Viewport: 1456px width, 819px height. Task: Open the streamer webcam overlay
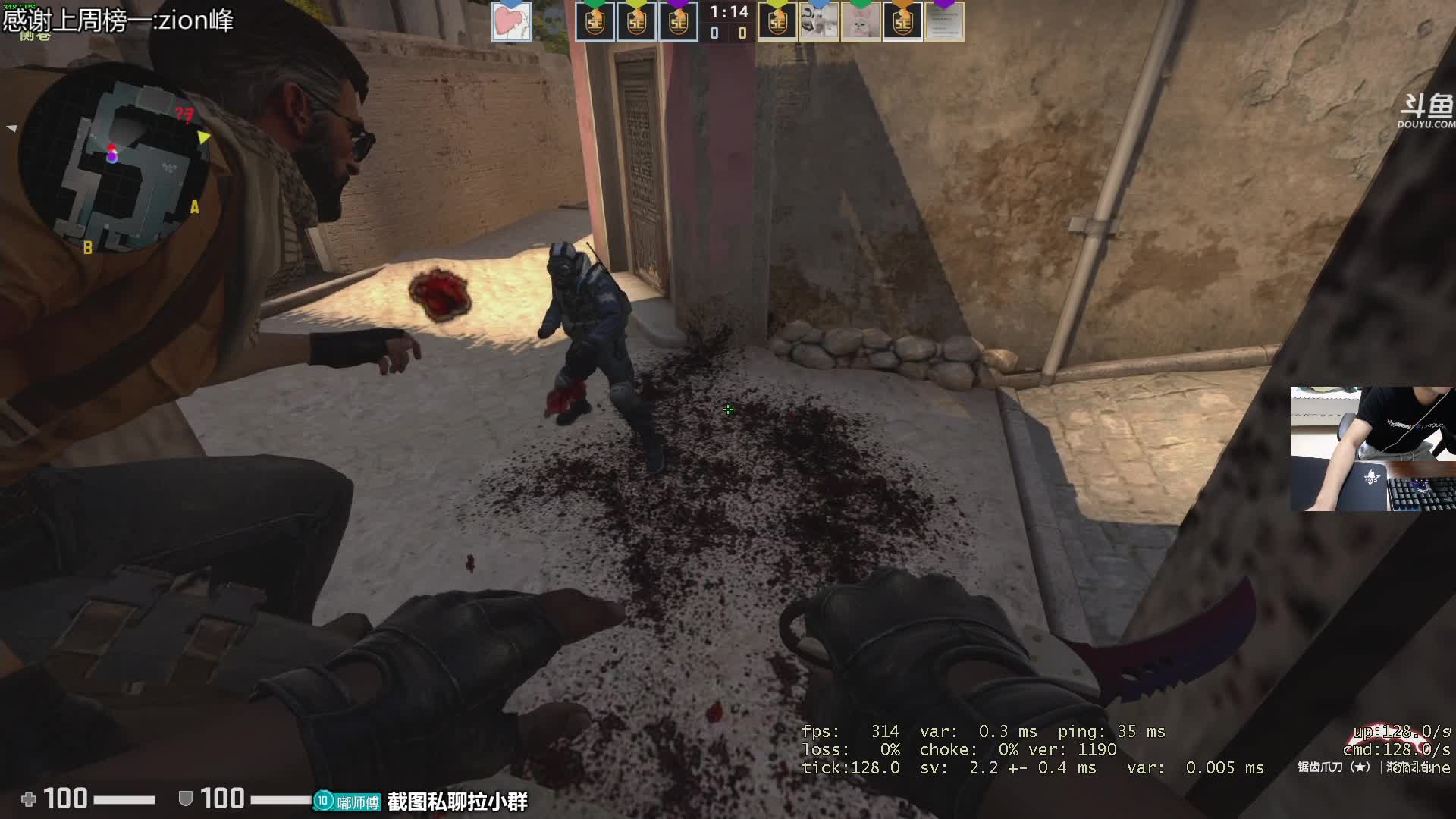tap(1373, 449)
